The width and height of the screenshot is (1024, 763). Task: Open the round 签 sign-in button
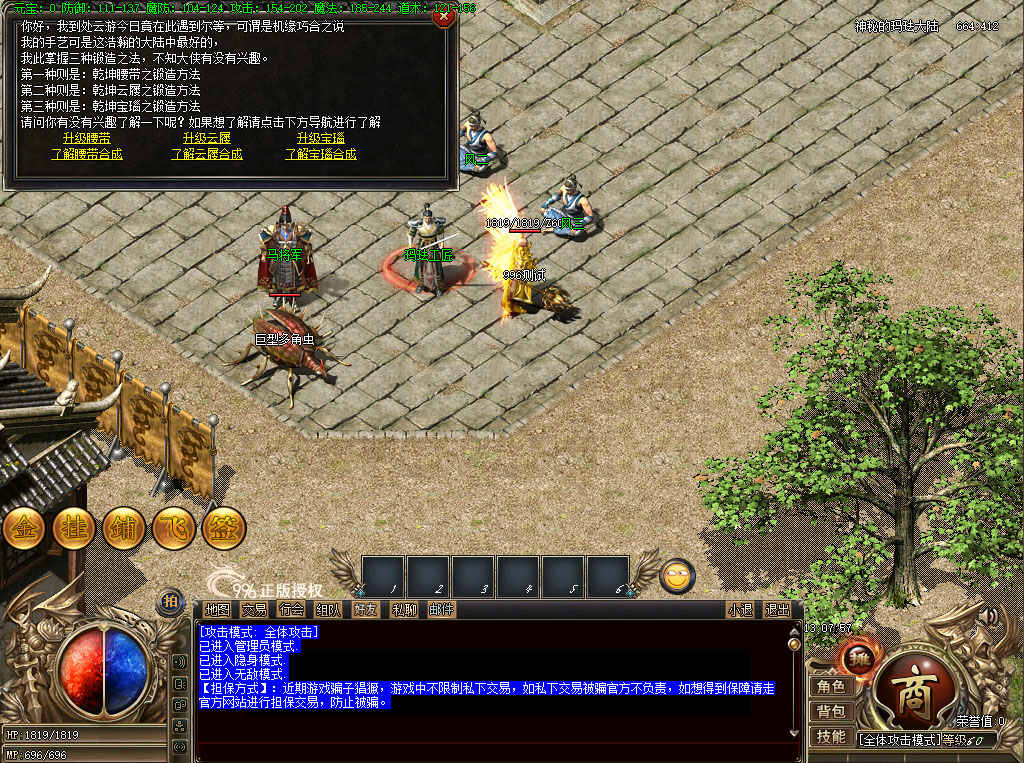pyautogui.click(x=224, y=529)
